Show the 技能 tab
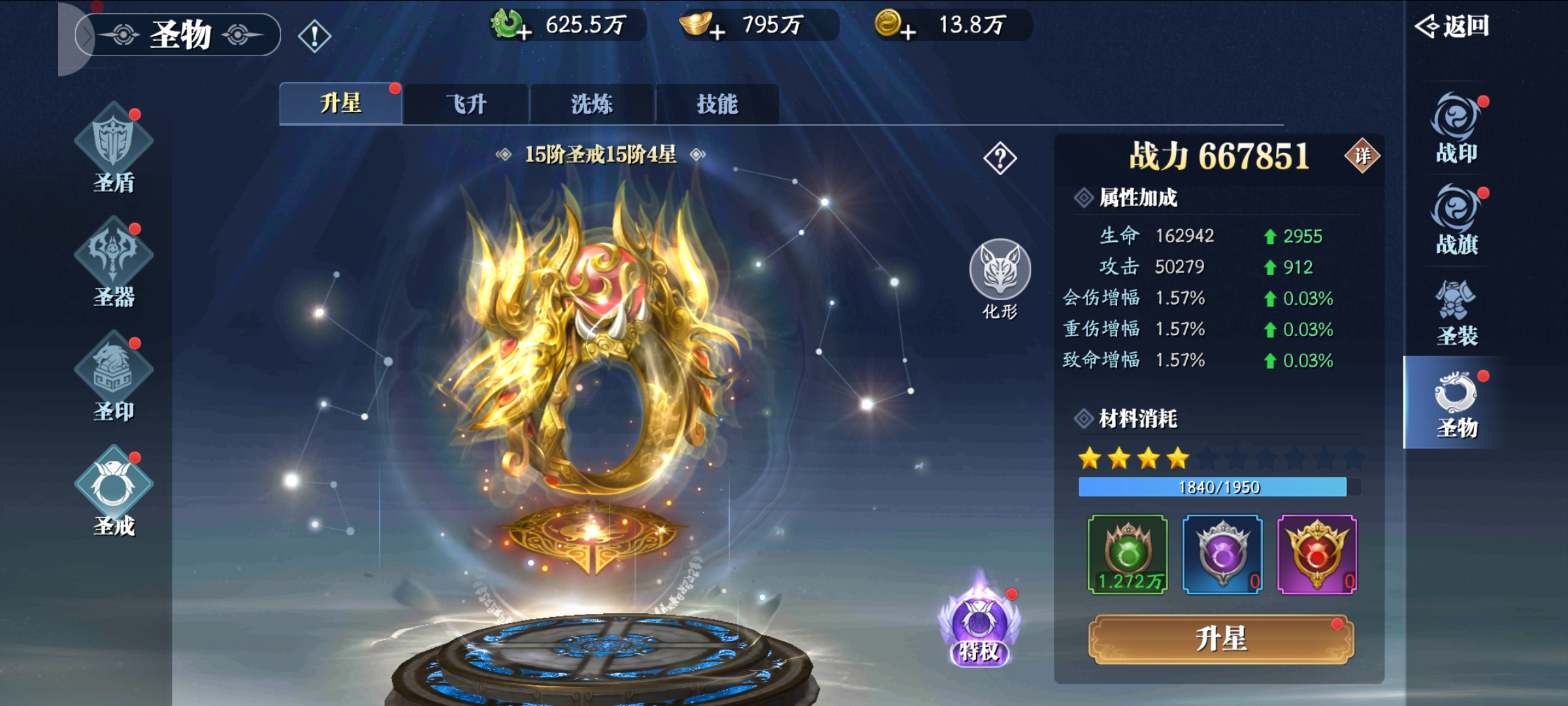This screenshot has width=1568, height=706. 717,105
